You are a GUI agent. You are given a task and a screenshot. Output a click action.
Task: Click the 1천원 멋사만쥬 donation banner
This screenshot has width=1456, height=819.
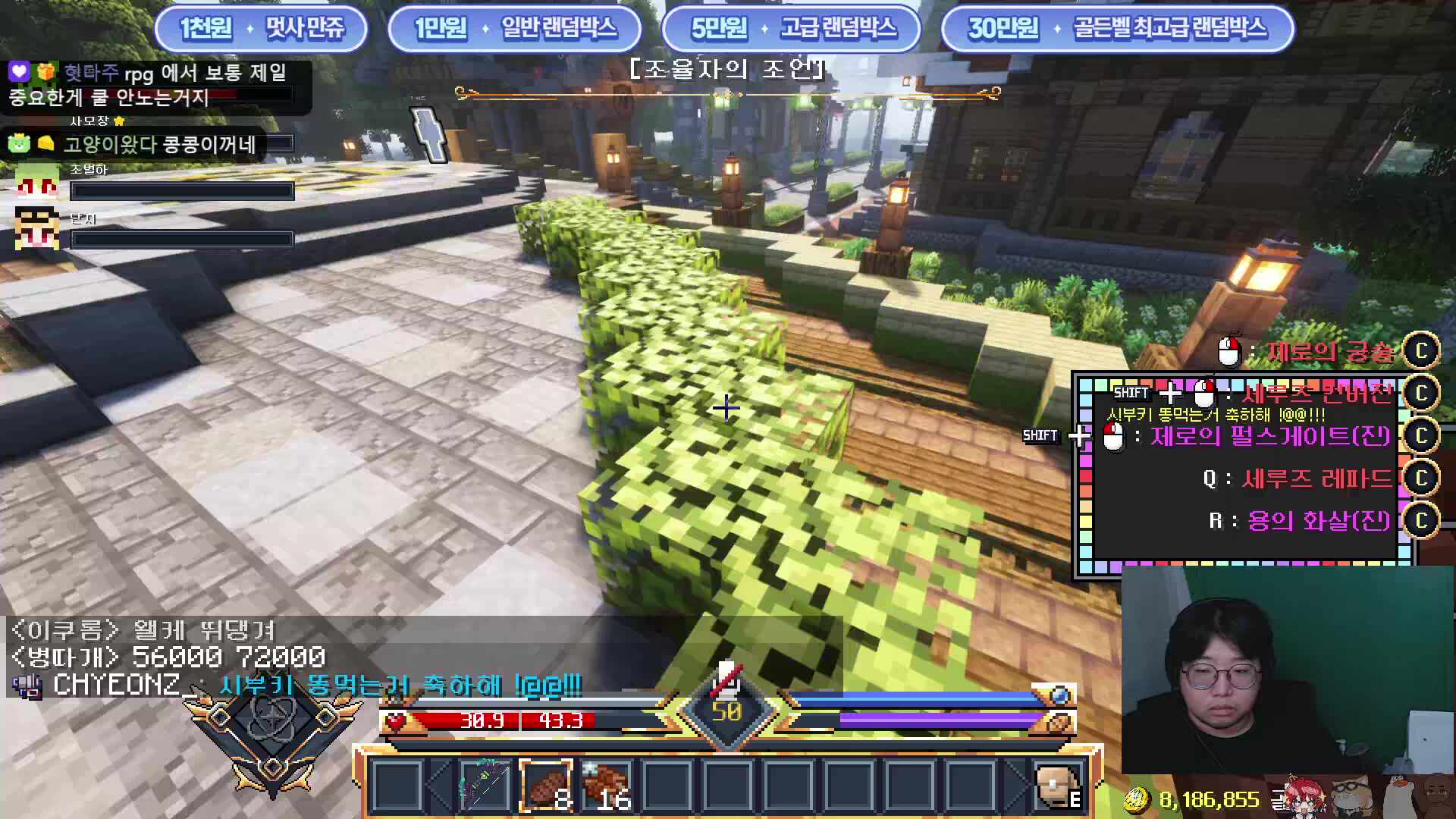pos(262,29)
